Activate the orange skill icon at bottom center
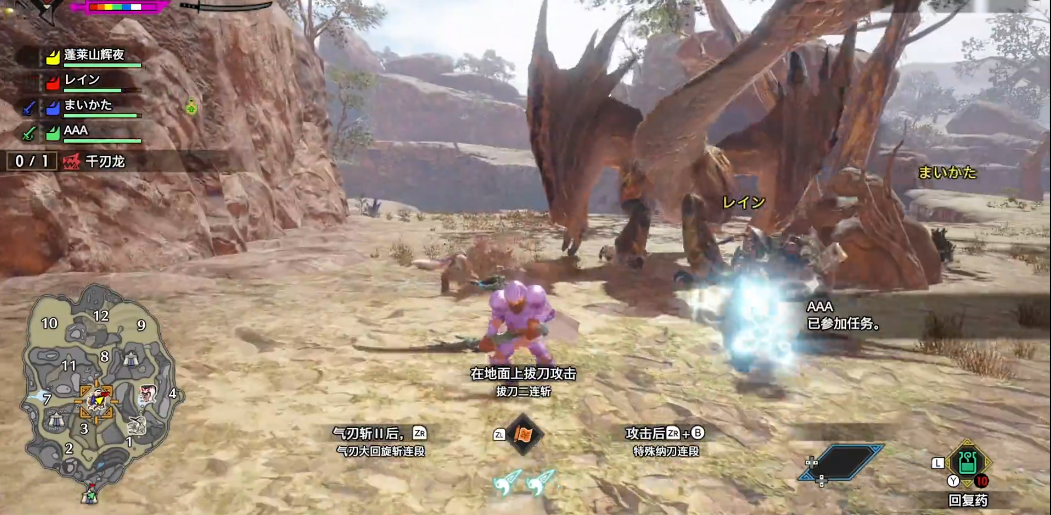Image resolution: width=1051 pixels, height=515 pixels. click(x=524, y=434)
